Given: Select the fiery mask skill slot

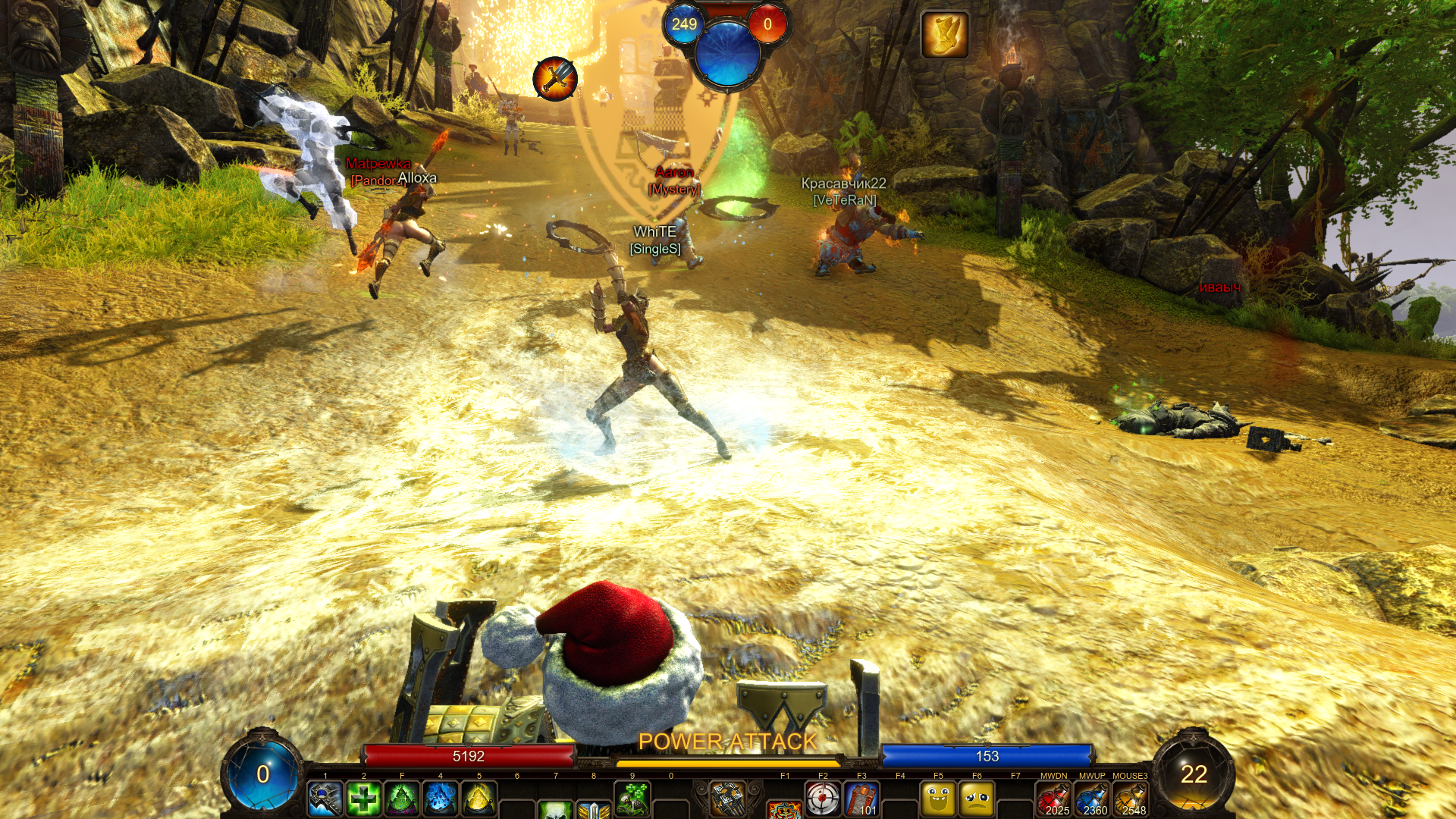Looking at the screenshot, I should coord(784,810).
